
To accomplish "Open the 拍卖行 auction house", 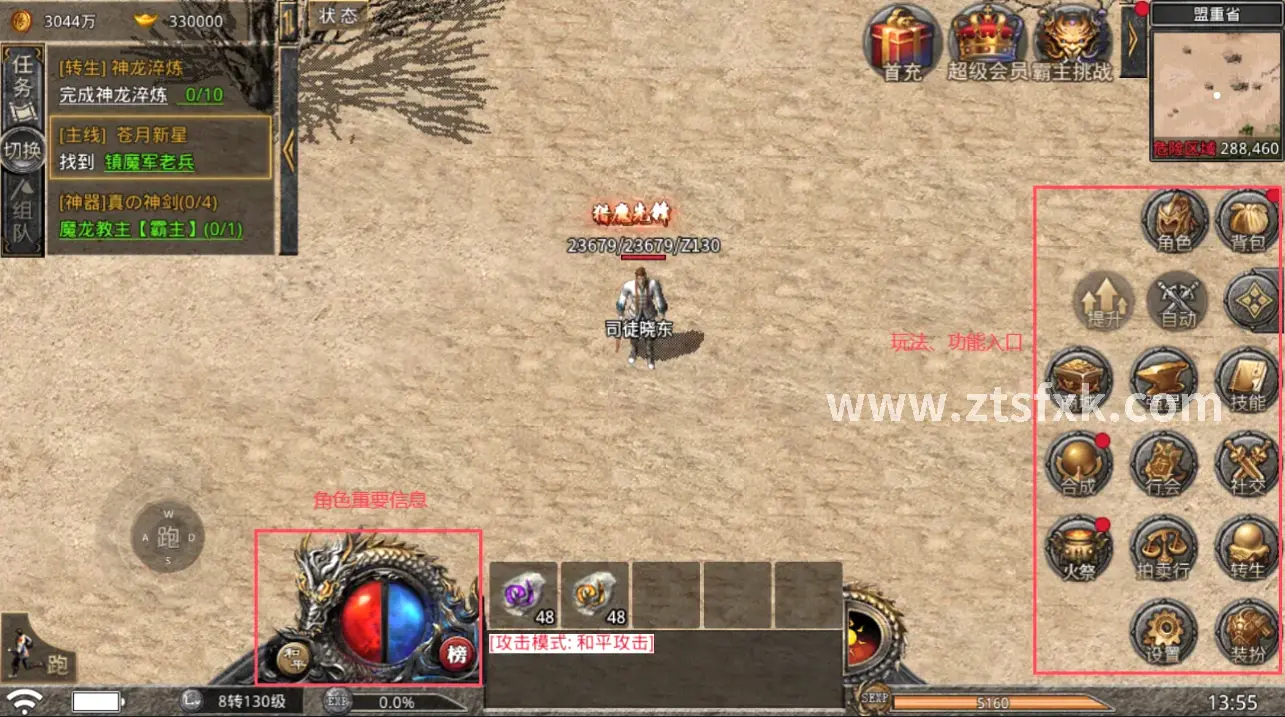I will (x=1163, y=548).
